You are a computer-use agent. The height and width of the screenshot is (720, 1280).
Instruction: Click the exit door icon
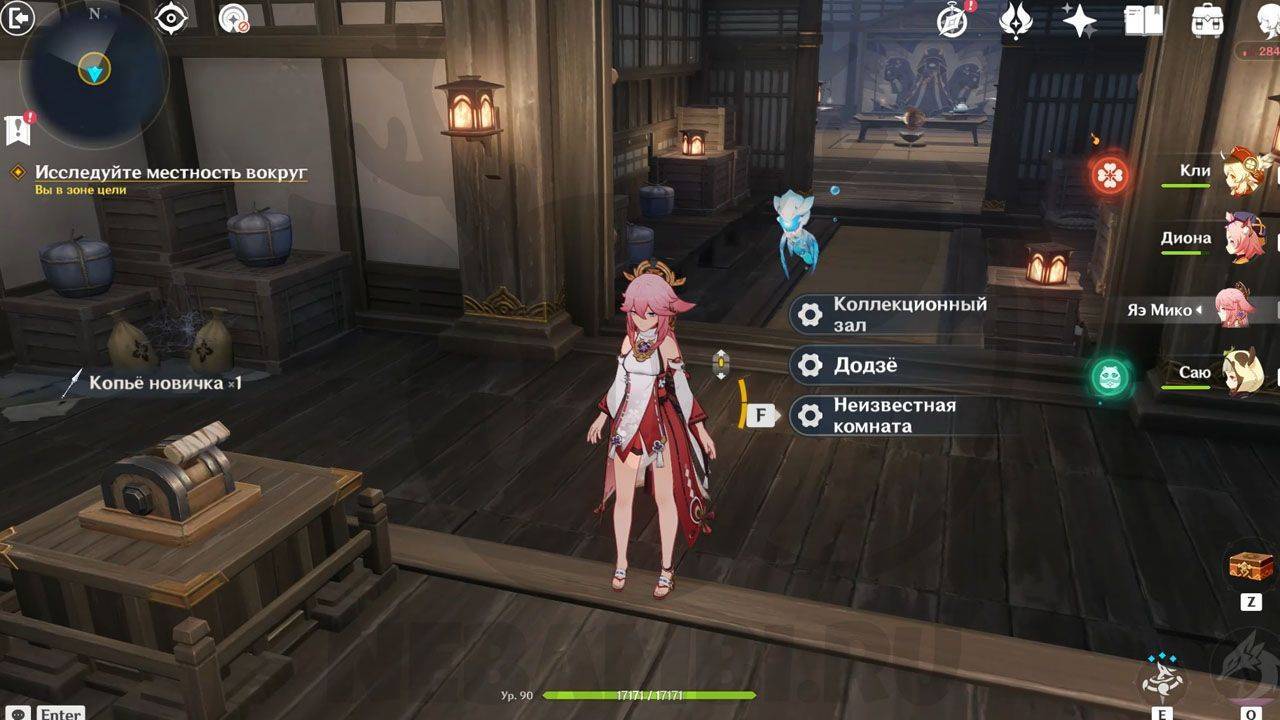click(x=17, y=18)
